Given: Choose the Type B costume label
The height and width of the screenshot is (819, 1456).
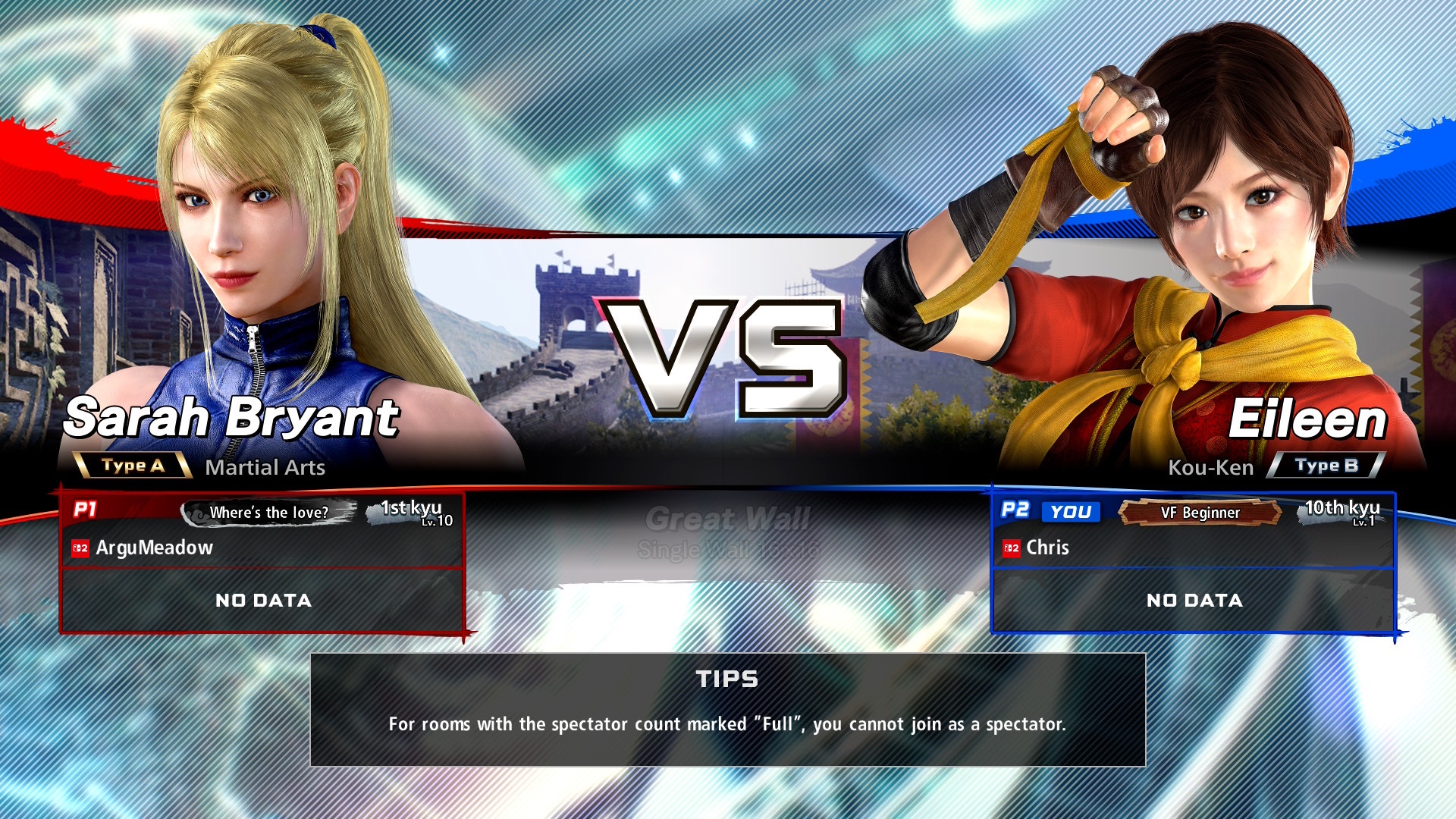Looking at the screenshot, I should 1326,466.
